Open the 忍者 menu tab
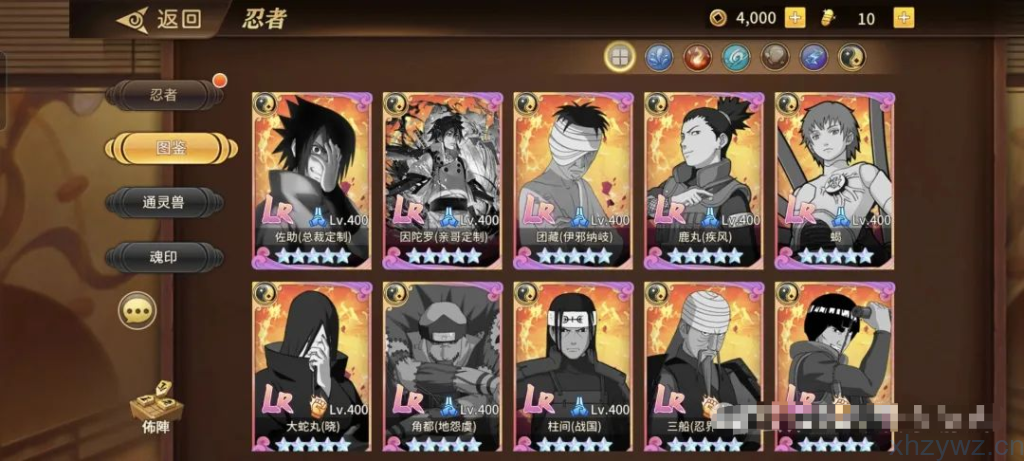 coord(164,95)
